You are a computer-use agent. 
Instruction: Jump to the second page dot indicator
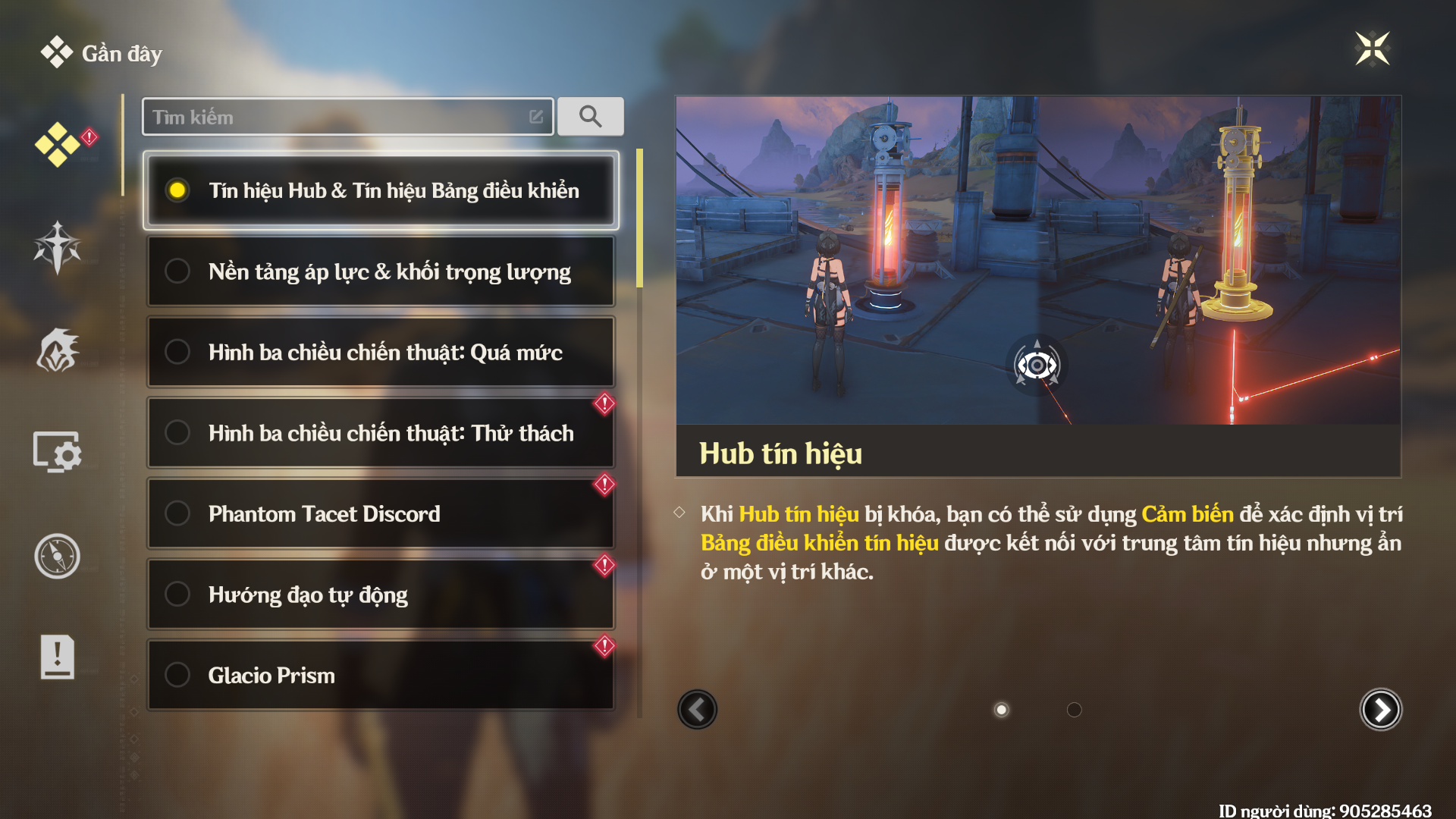pos(1074,710)
